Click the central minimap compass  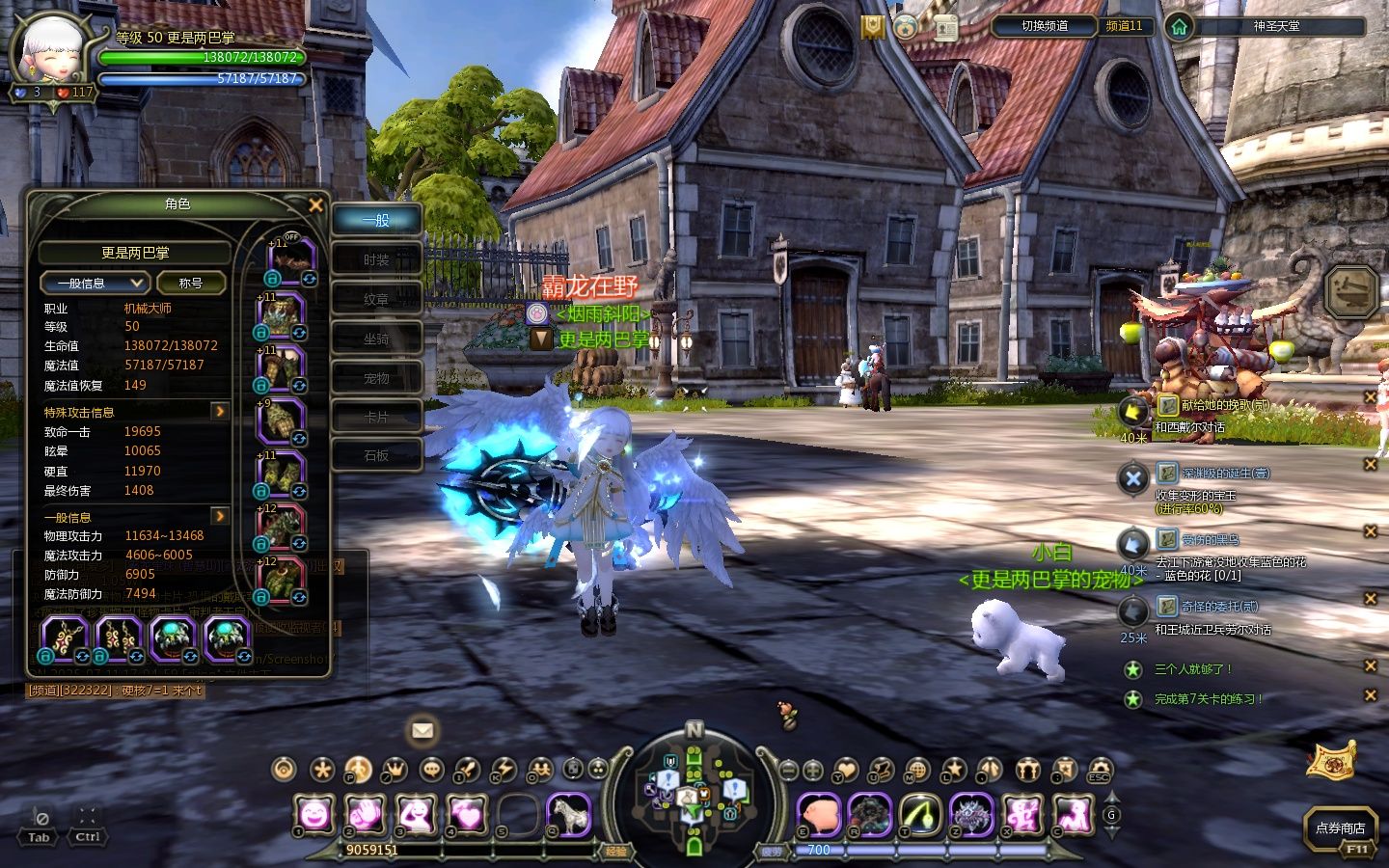point(694,793)
